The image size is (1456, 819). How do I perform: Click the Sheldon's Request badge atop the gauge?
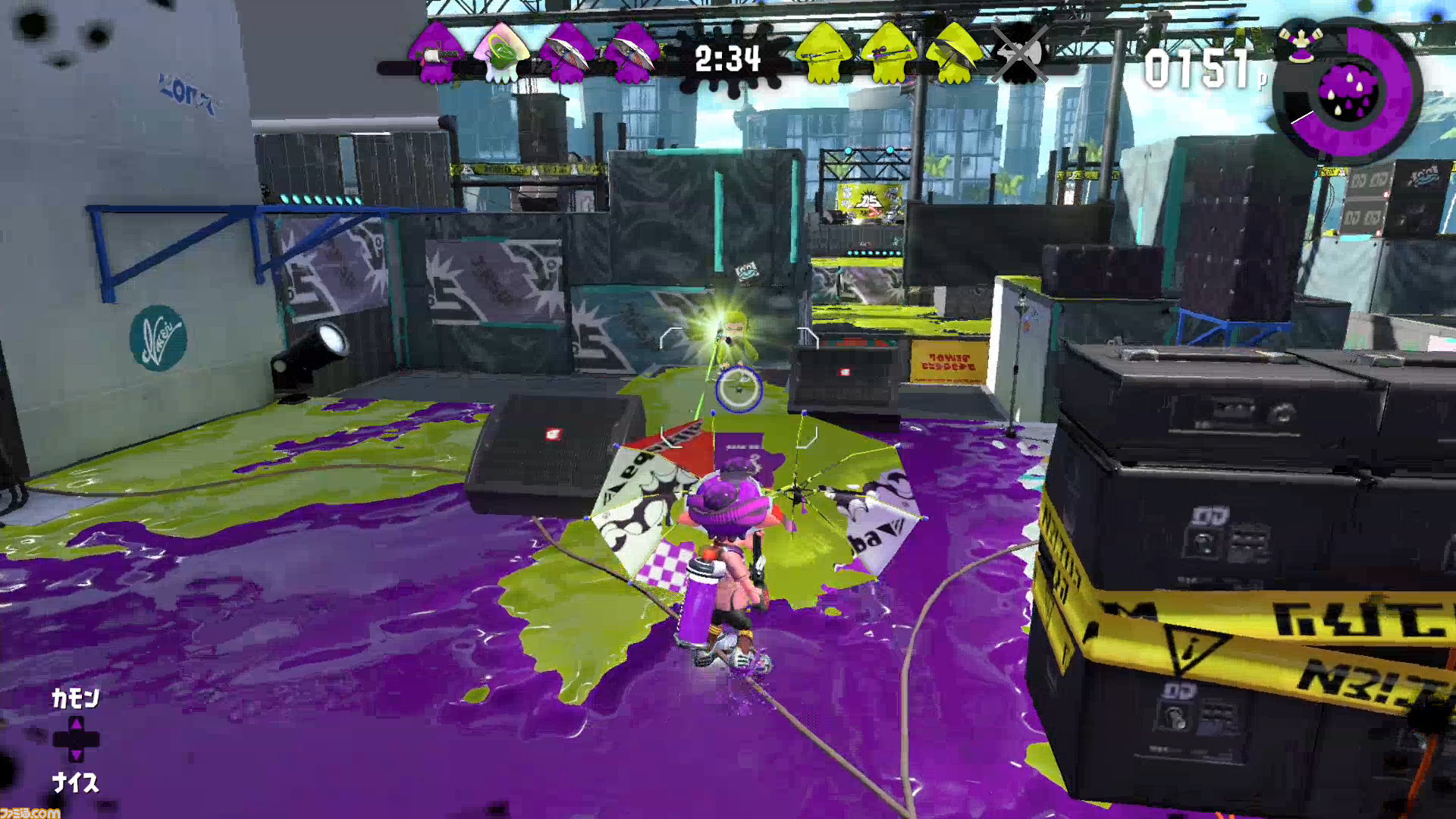coord(1300,45)
